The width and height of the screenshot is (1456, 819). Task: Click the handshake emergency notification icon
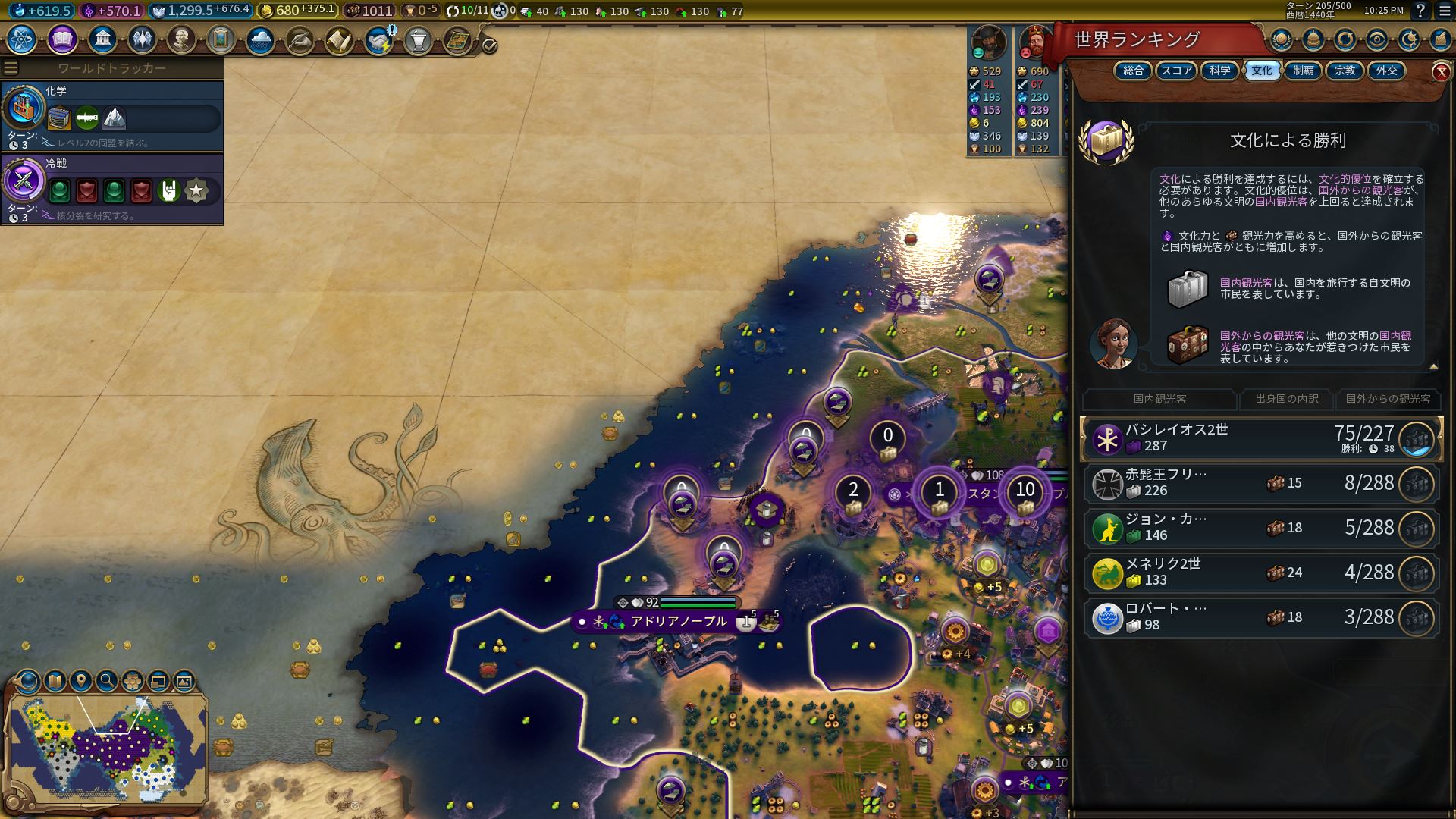(x=378, y=40)
